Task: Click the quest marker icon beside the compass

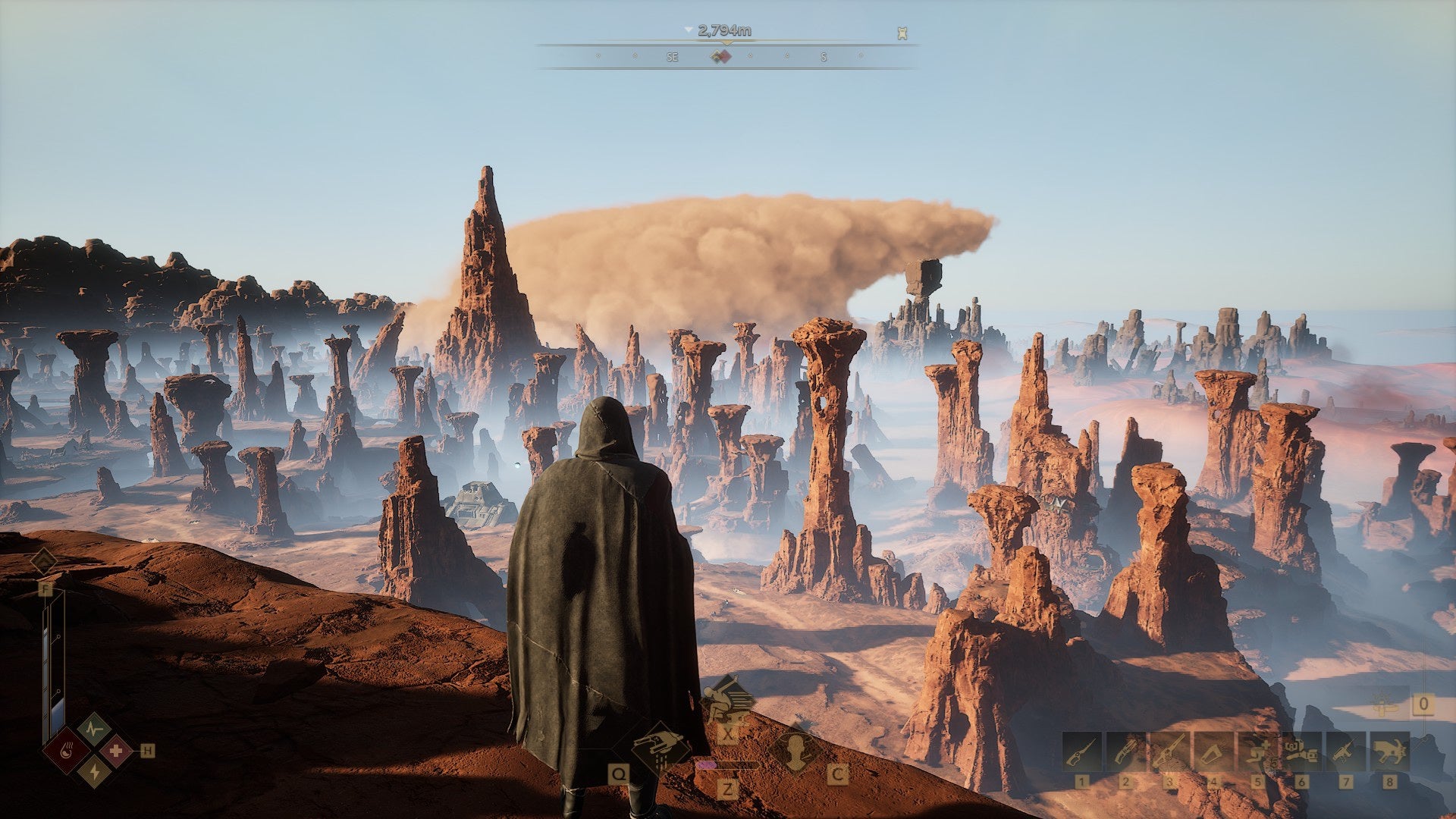Action: click(902, 33)
